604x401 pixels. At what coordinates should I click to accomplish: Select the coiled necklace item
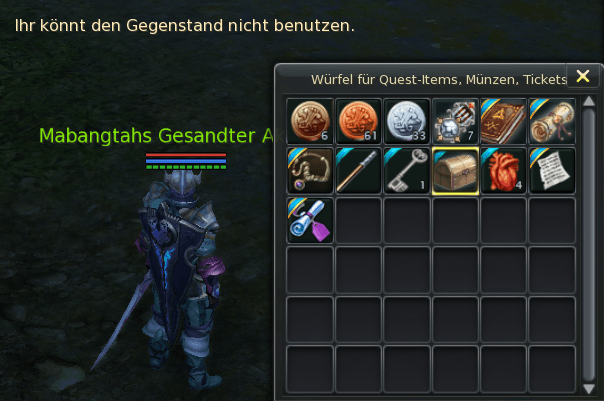(310, 170)
